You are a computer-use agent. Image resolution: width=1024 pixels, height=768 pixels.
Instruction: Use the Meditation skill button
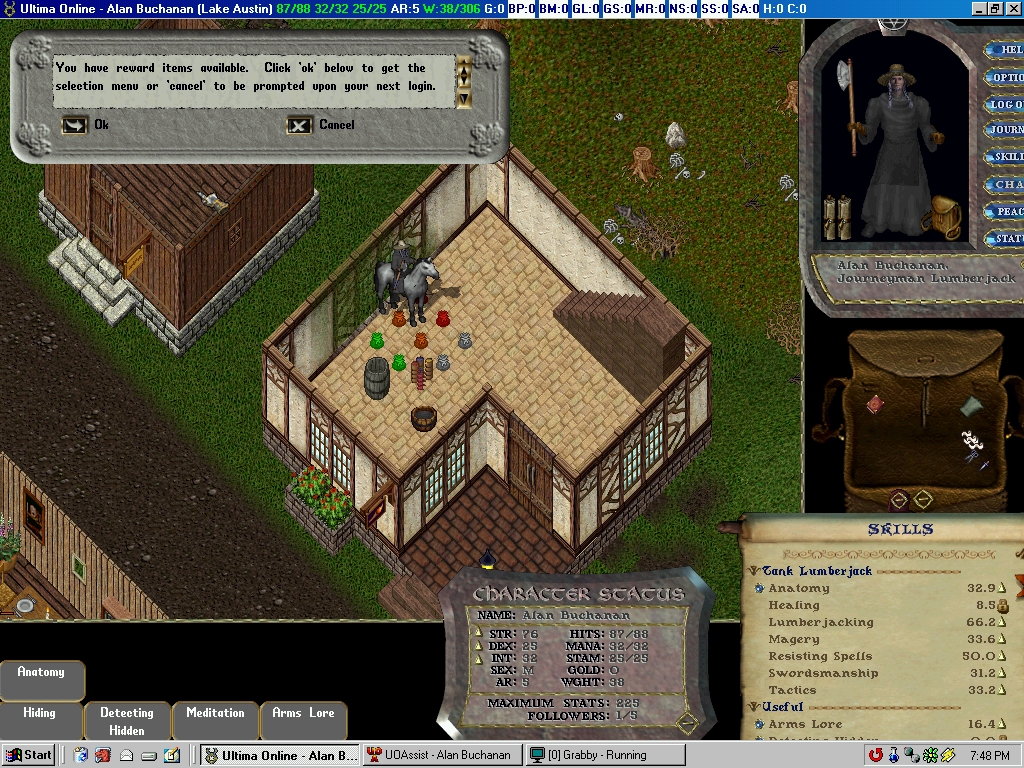tap(215, 713)
